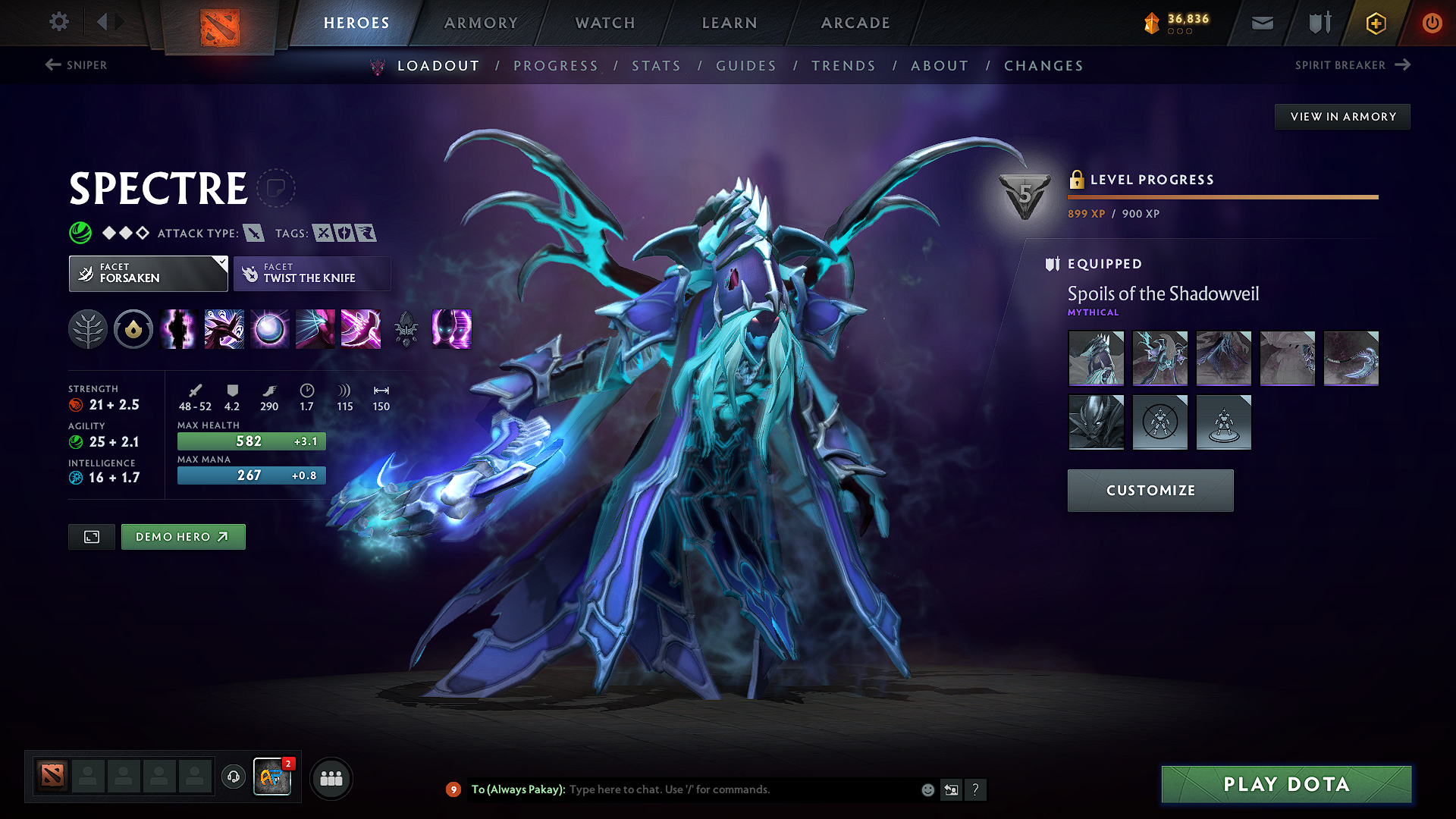Image resolution: width=1456 pixels, height=819 pixels.
Task: Show the hero Progress page
Action: click(x=556, y=66)
